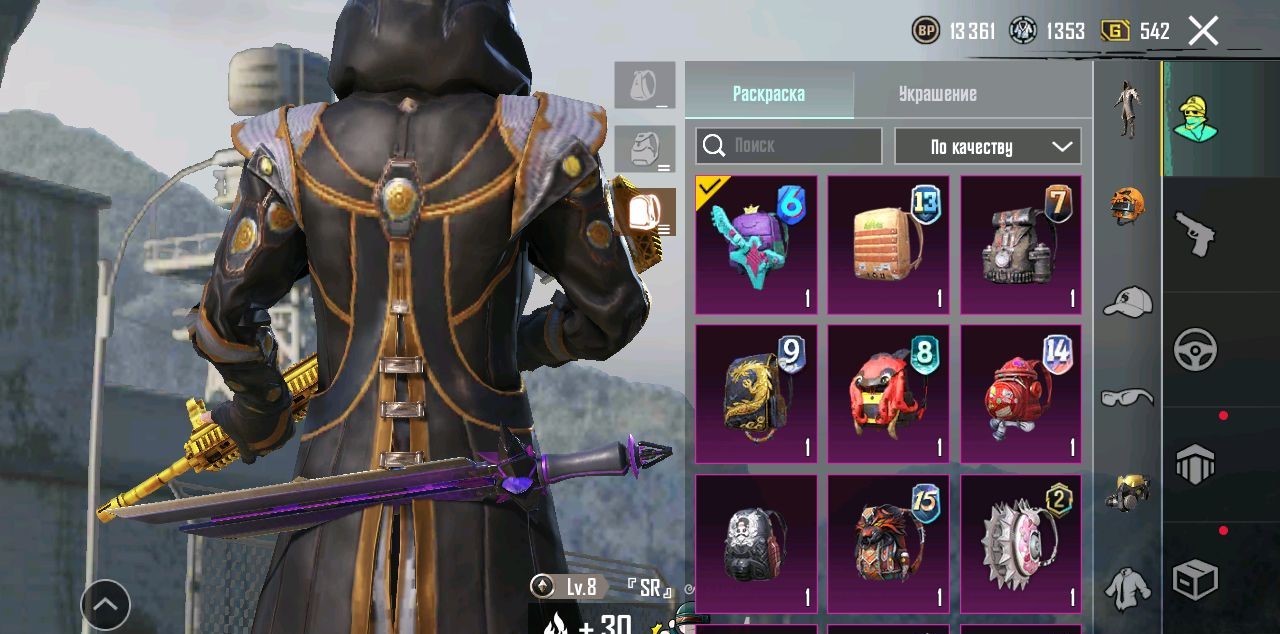
Task: Choose the red robot backpack skin numbered 14
Action: [1021, 394]
